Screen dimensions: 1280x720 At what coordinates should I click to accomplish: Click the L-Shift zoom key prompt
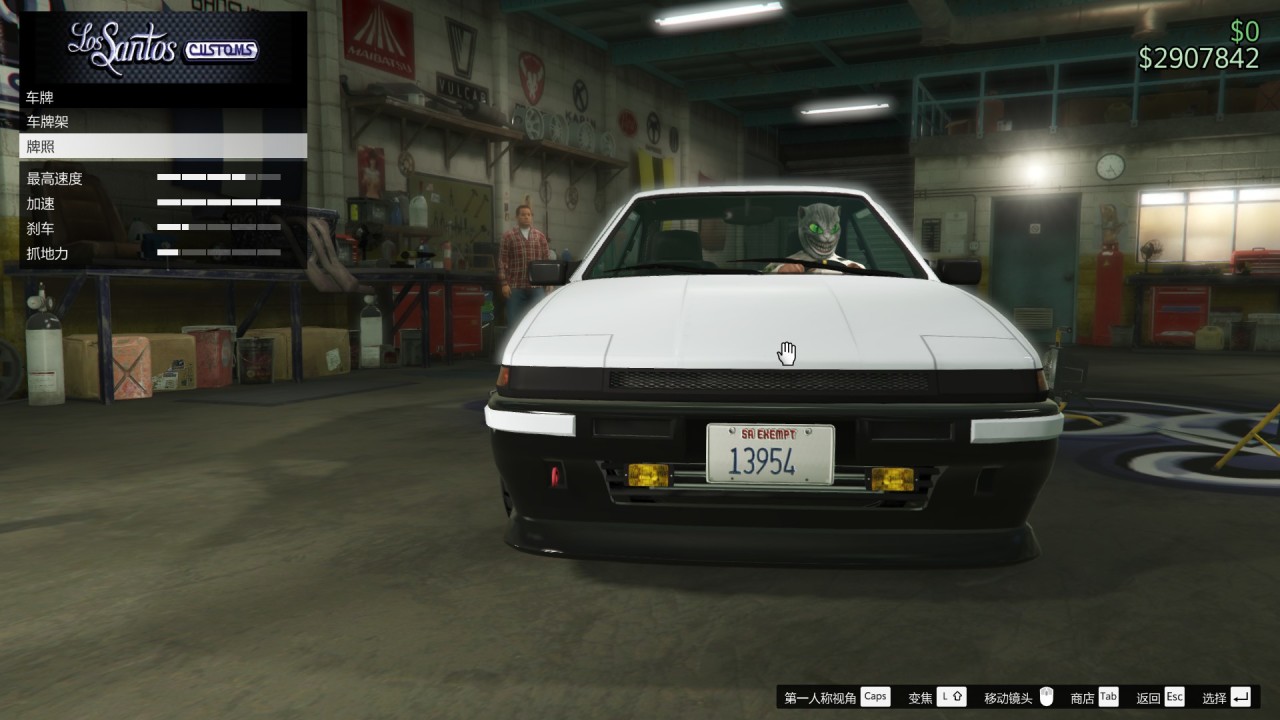951,696
